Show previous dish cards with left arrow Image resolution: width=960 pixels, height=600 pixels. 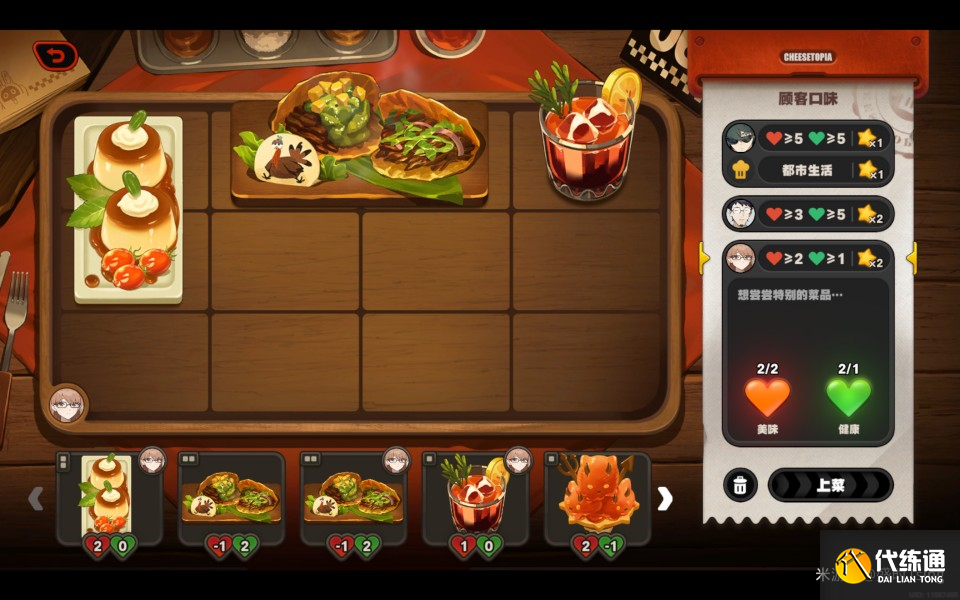click(36, 498)
